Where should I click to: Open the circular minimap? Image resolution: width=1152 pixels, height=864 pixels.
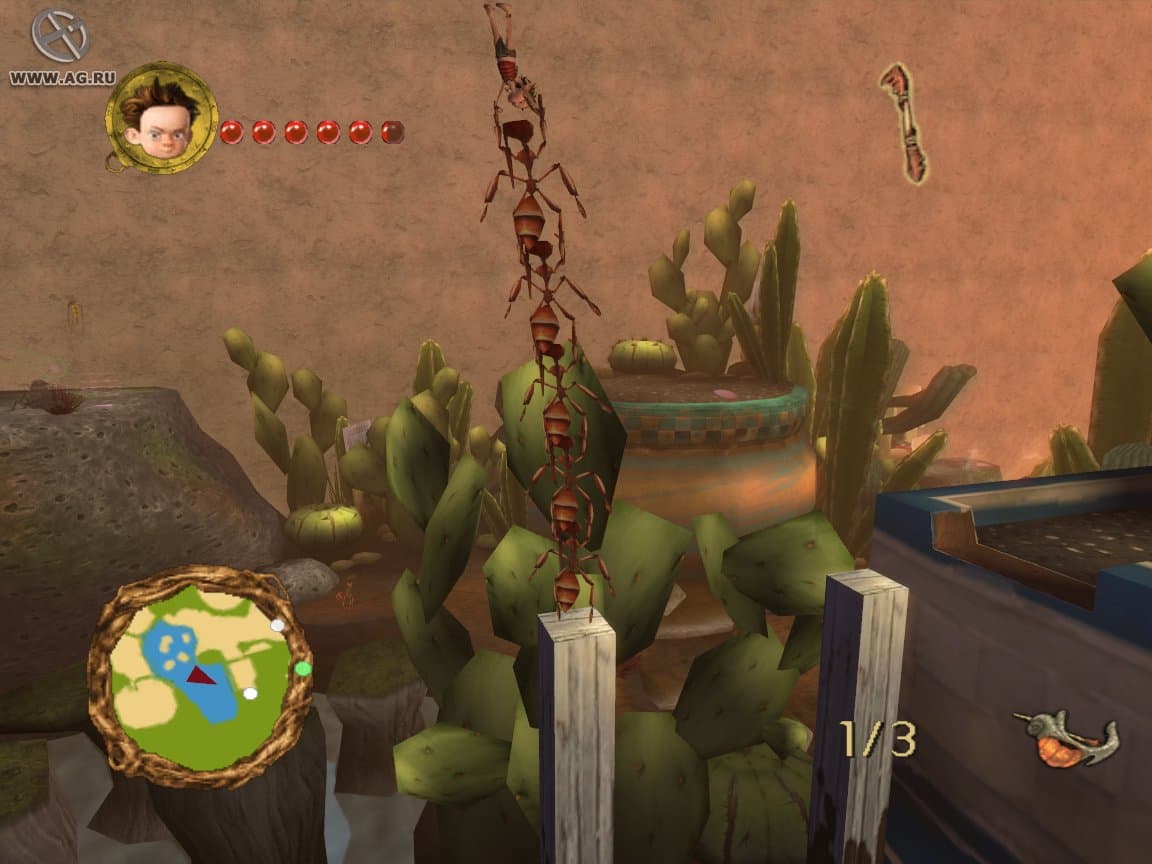pos(198,676)
